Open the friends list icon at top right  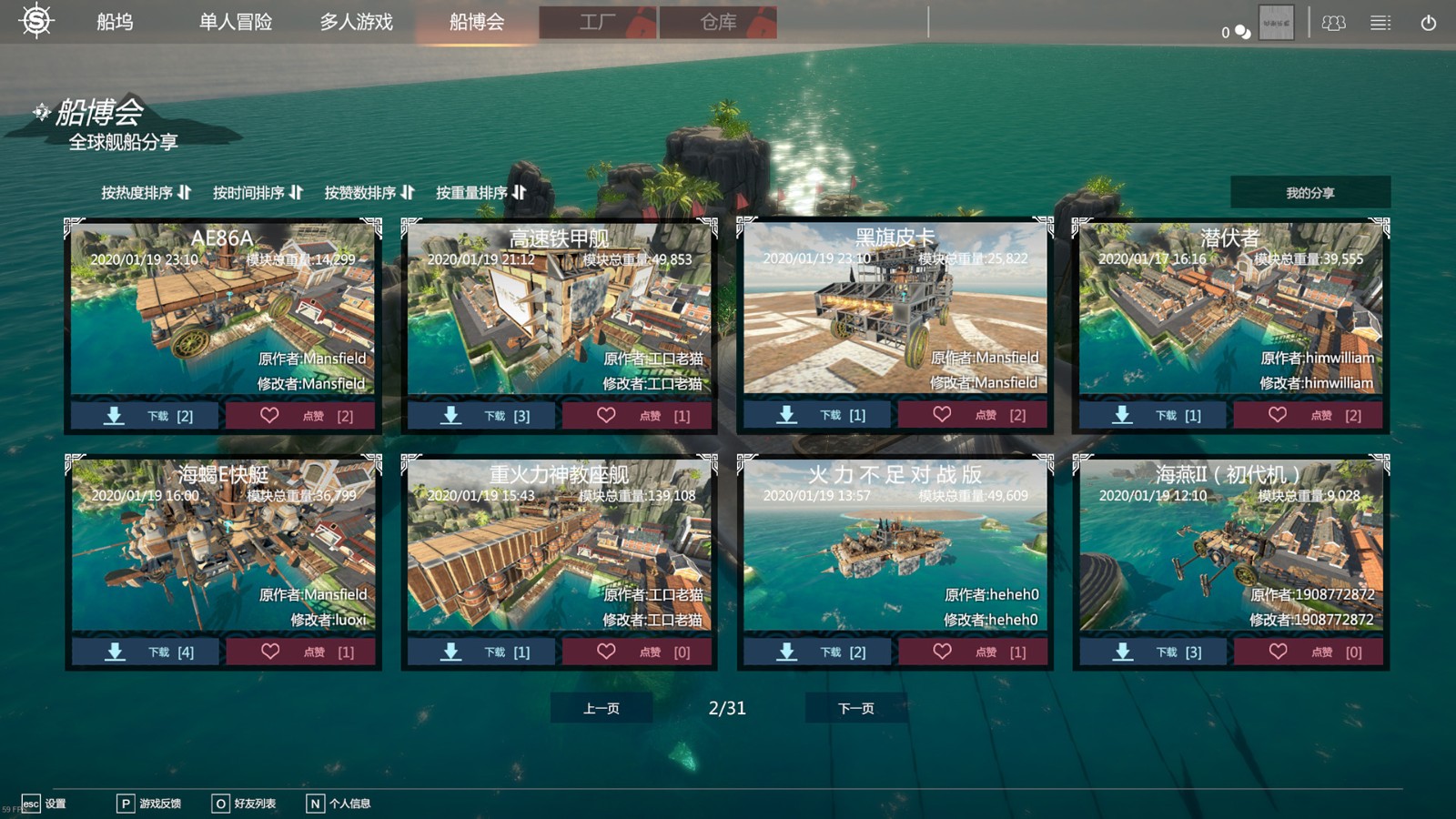coord(1334,24)
